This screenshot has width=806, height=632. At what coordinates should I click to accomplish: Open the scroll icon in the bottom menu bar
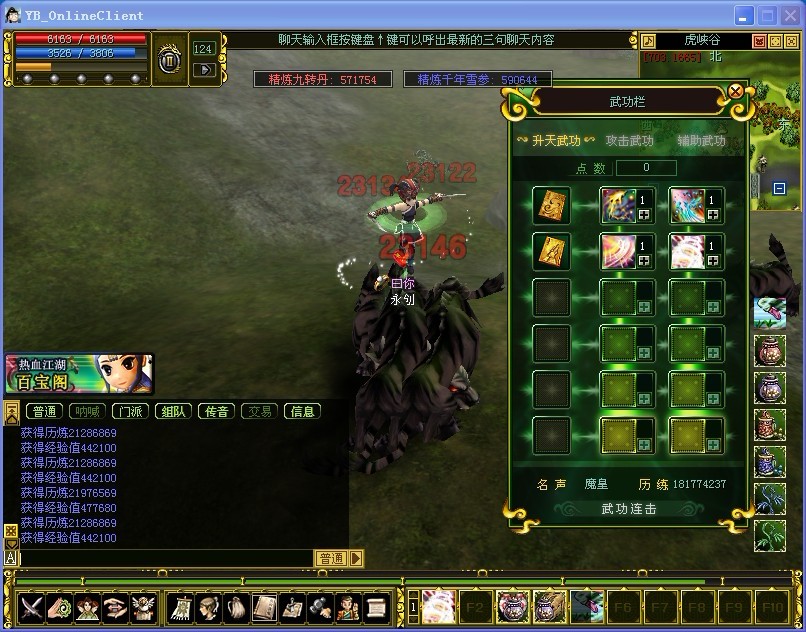pyautogui.click(x=376, y=606)
